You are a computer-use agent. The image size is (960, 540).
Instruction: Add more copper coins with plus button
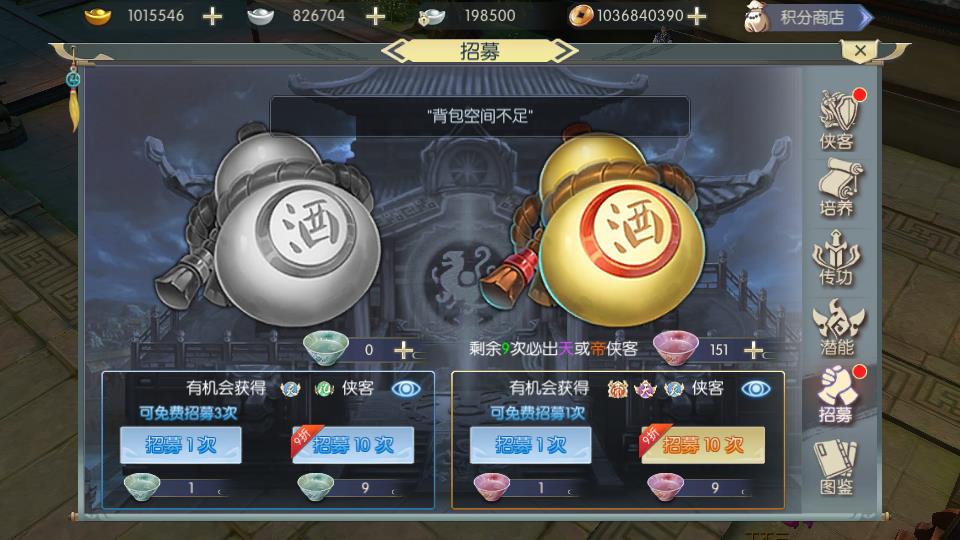[x=697, y=16]
